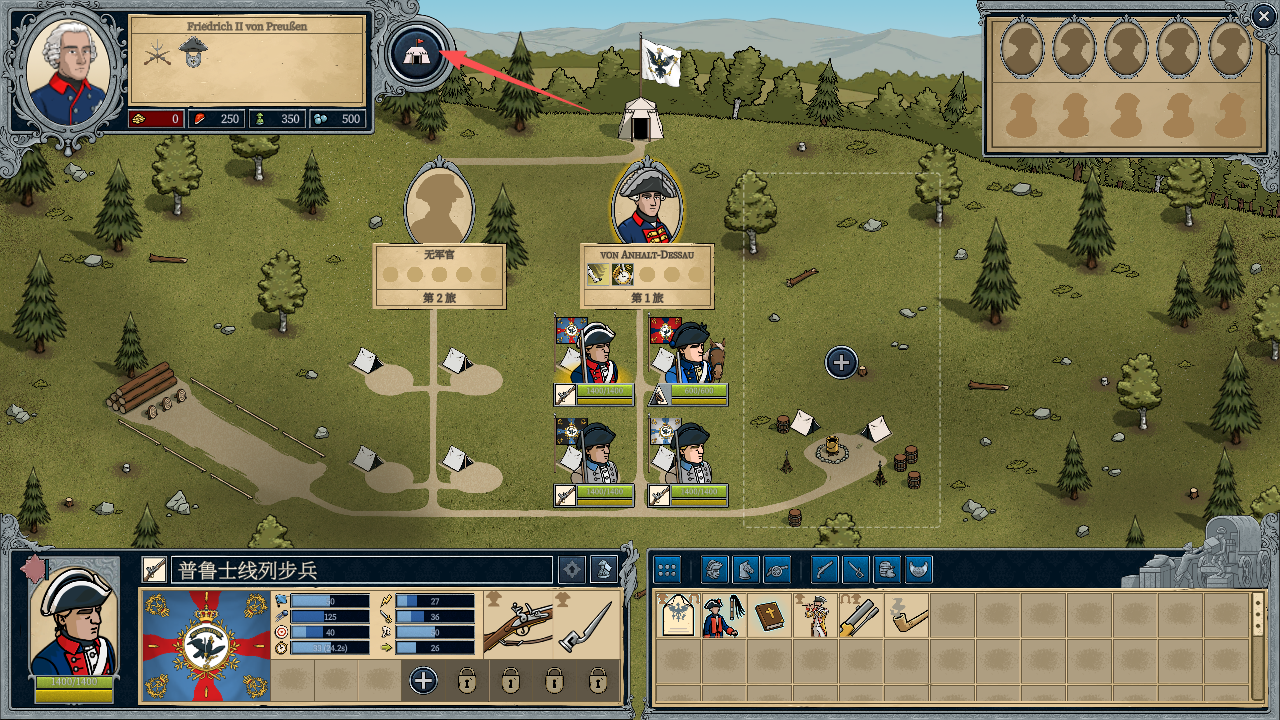
Task: Filter inventory by infantry helmet icon
Action: point(714,570)
